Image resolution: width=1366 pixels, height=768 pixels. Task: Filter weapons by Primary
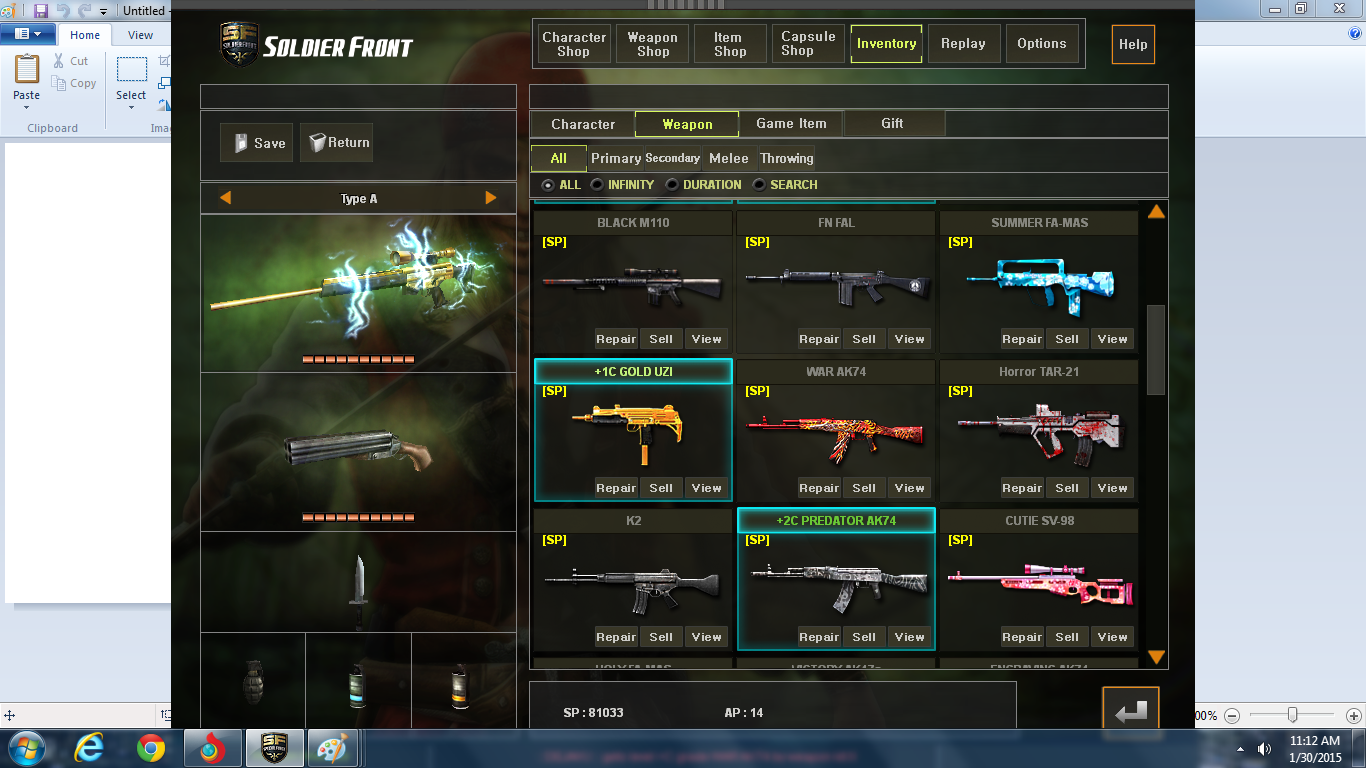615,158
